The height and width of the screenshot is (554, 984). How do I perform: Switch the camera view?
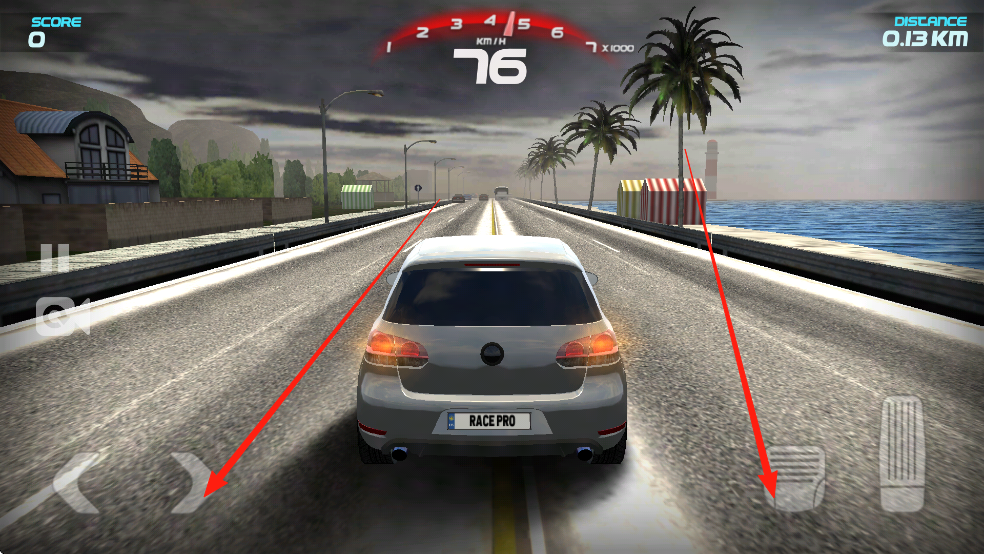[62, 317]
